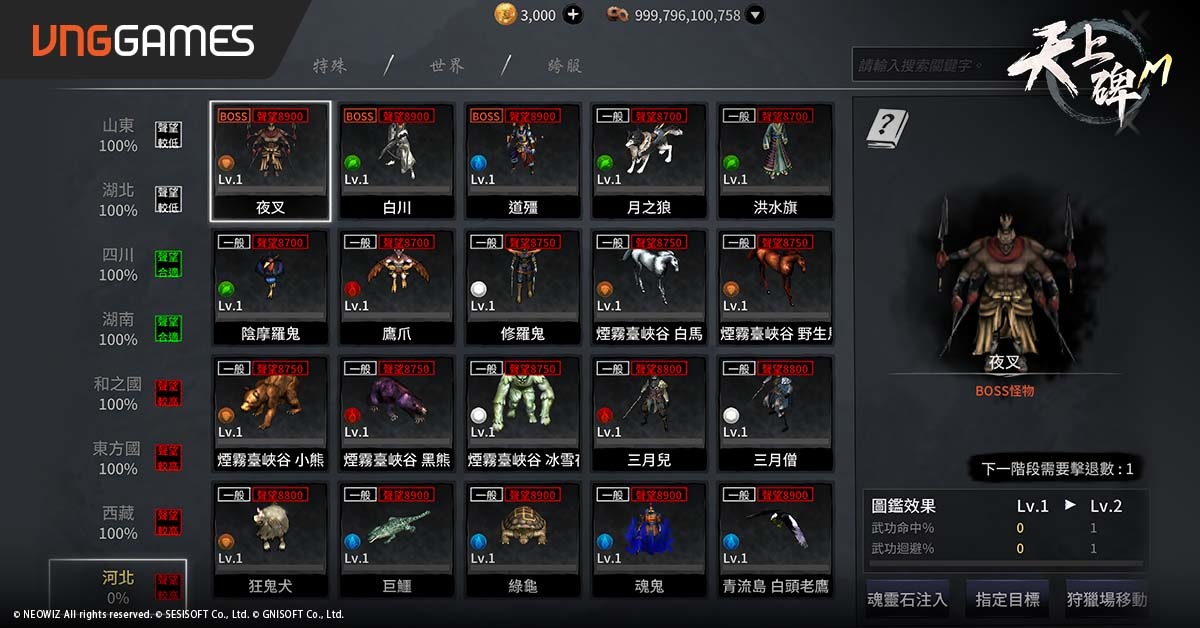Open the 三月僧 monster card
The image size is (1200, 628).
(x=775, y=414)
